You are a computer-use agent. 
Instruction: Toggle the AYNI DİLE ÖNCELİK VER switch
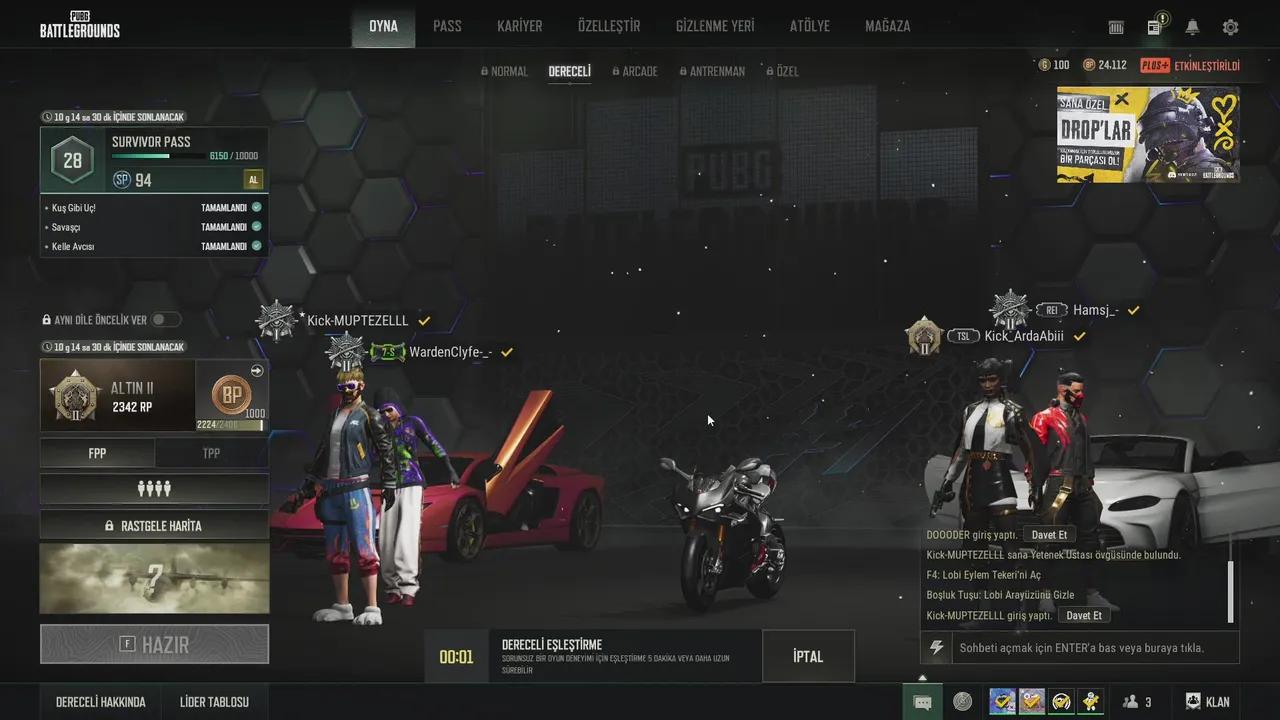[166, 319]
